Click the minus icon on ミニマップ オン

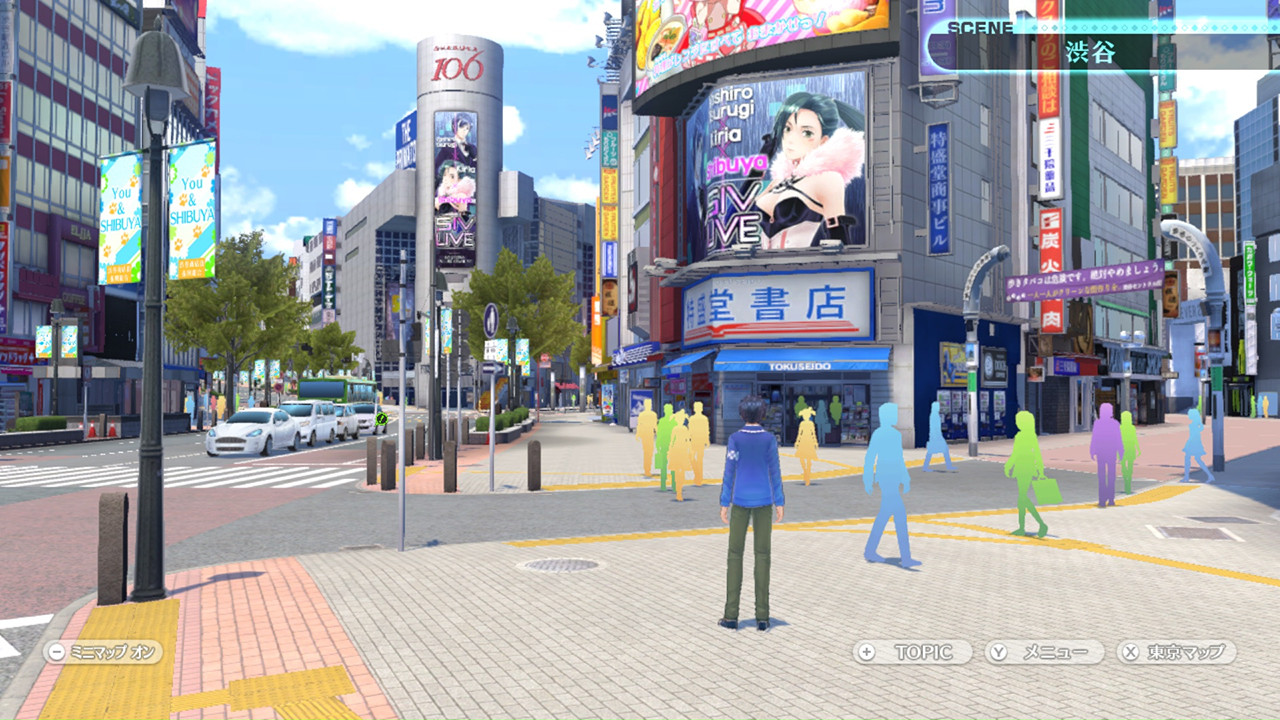54,651
